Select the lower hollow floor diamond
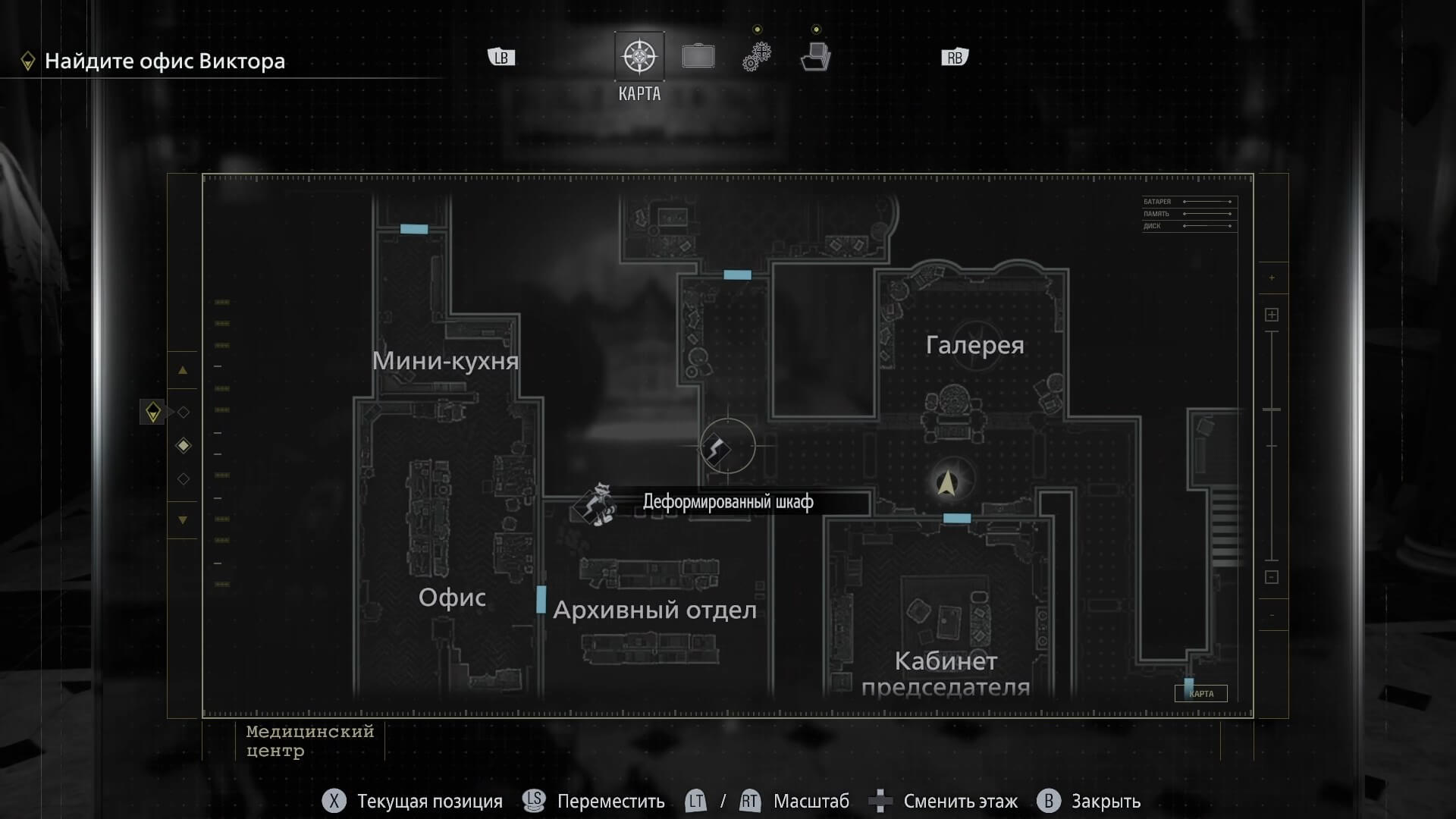This screenshot has width=1456, height=819. 183,479
